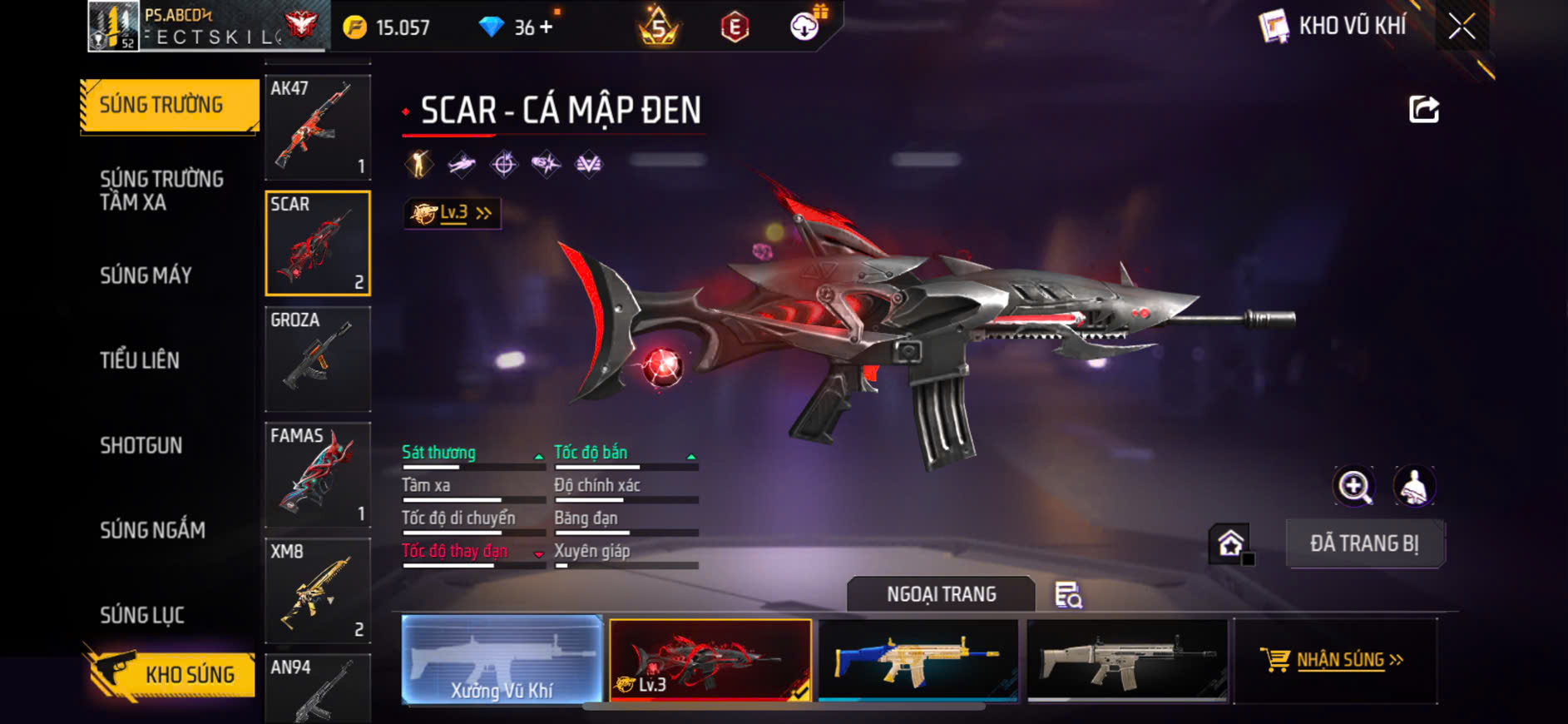Close the weapon armory screen

click(x=1462, y=27)
